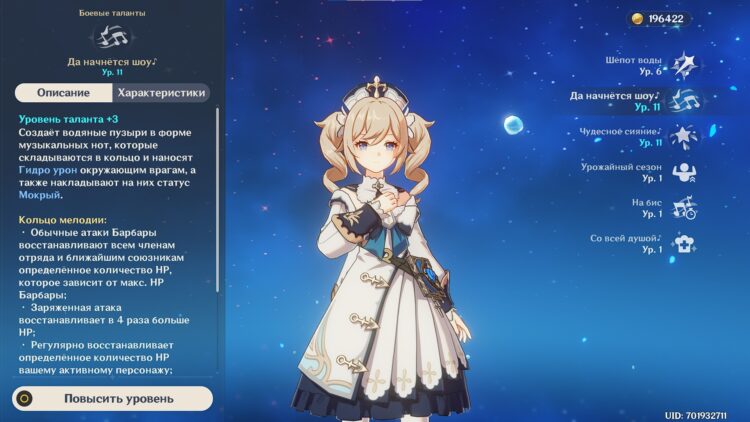Select the Шепот воды talent
The image size is (750, 422).
(683, 66)
